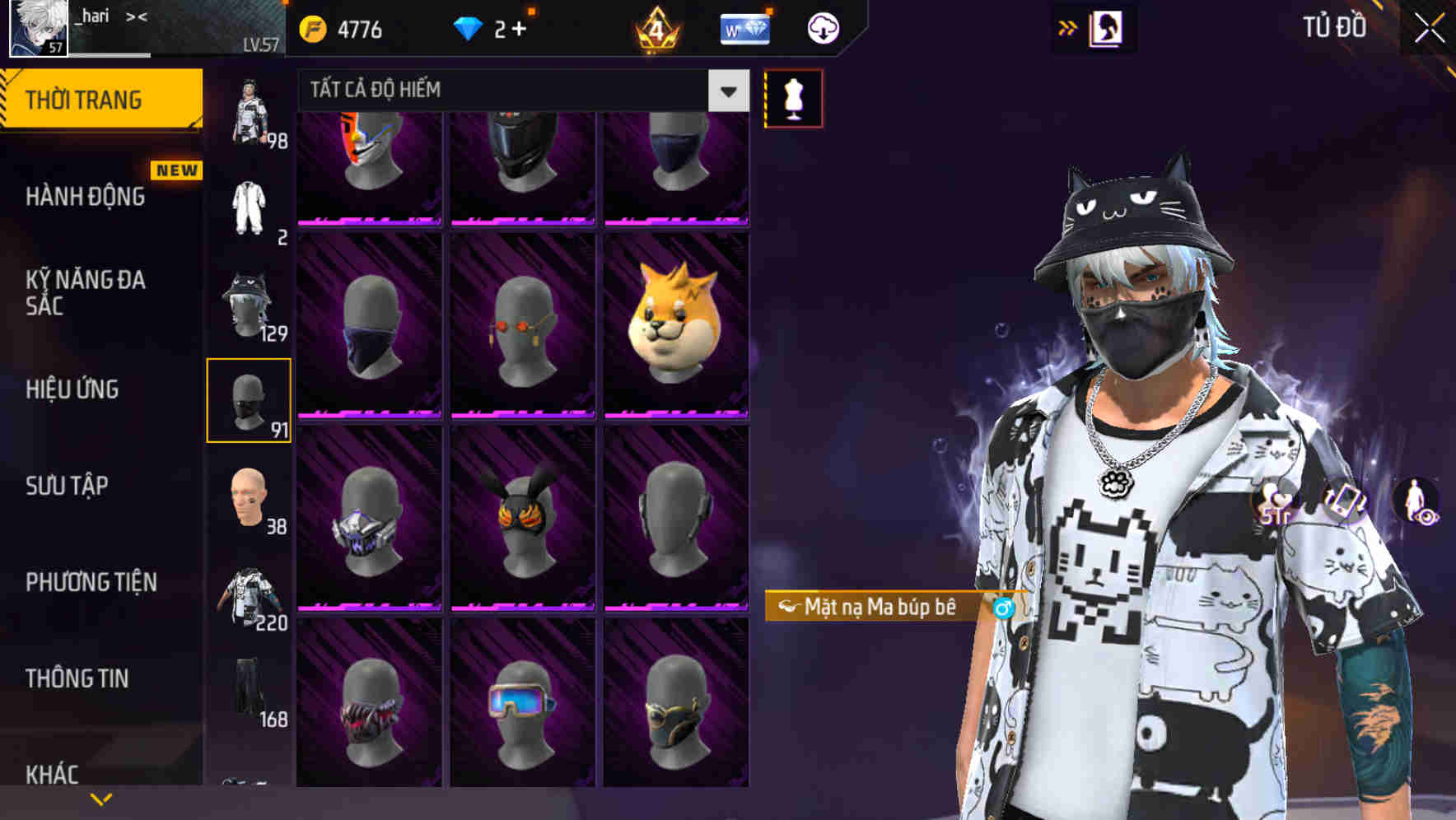This screenshot has width=1456, height=820.
Task: Click the _hari player profile avatar
Action: coord(36,27)
